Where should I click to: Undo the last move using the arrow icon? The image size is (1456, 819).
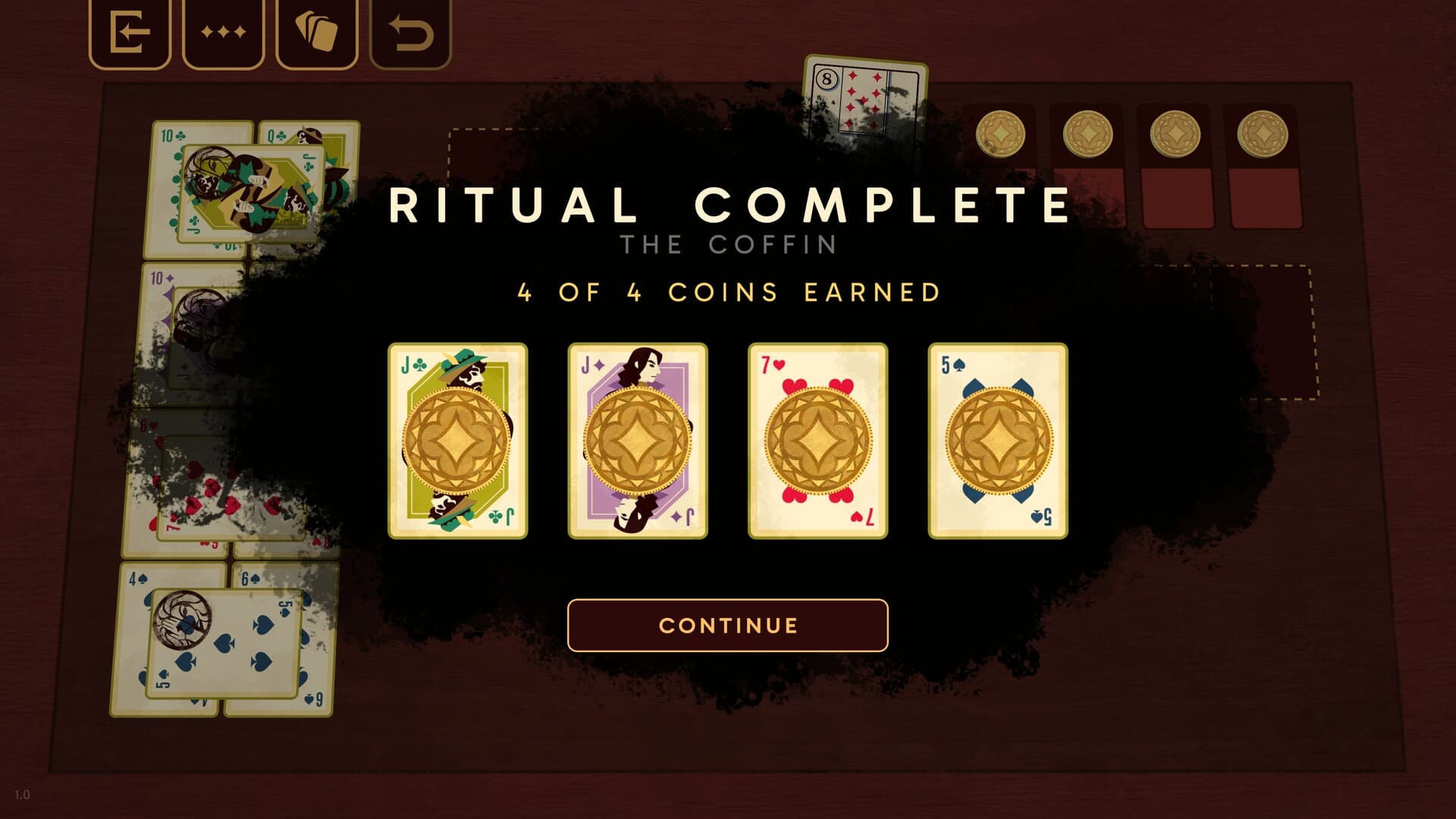click(x=409, y=32)
